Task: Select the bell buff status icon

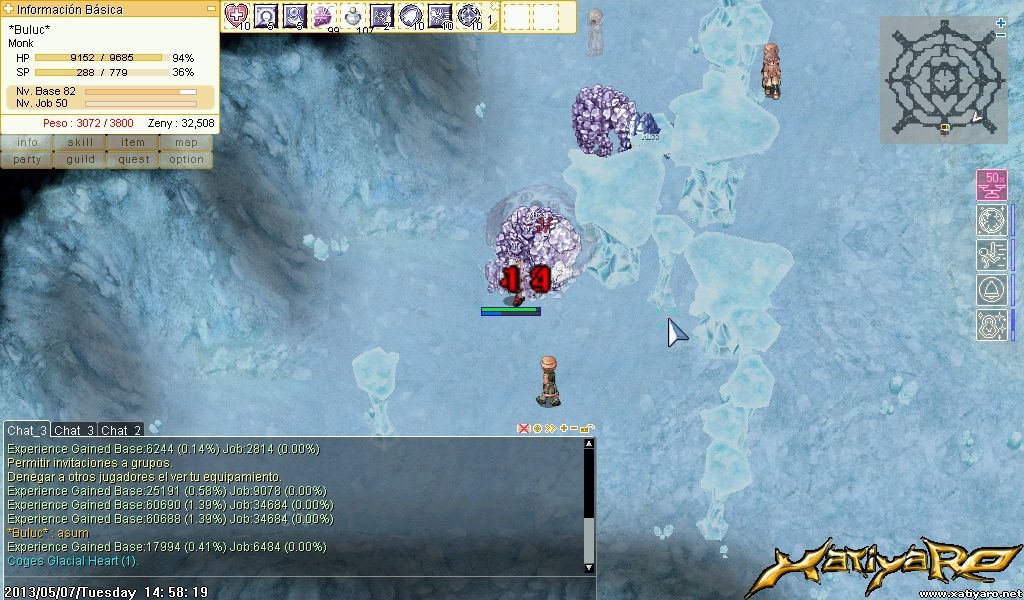Action: pos(991,290)
